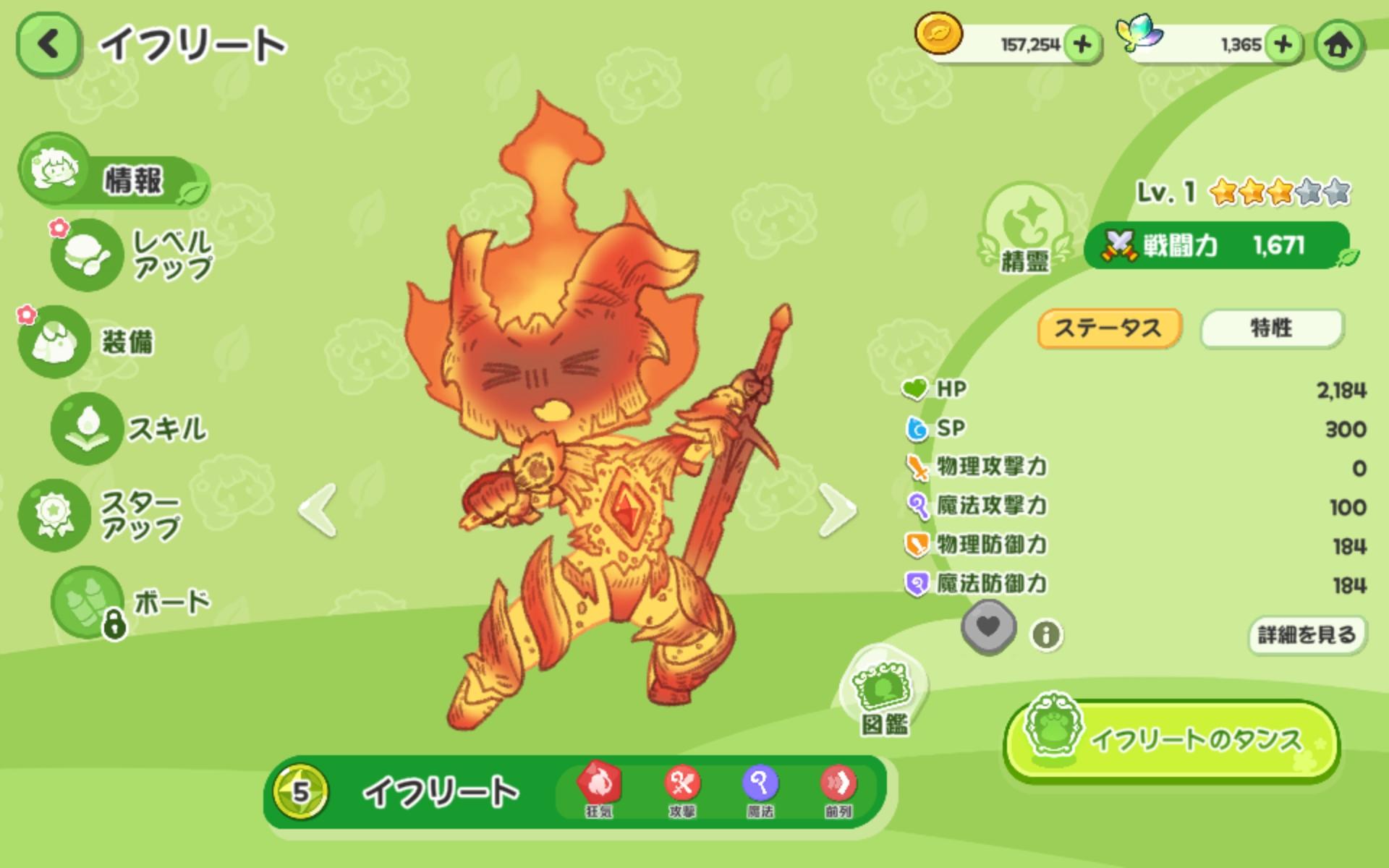The width and height of the screenshot is (1389, 868).
Task: Open the 情報 info menu
Action: pyautogui.click(x=112, y=174)
